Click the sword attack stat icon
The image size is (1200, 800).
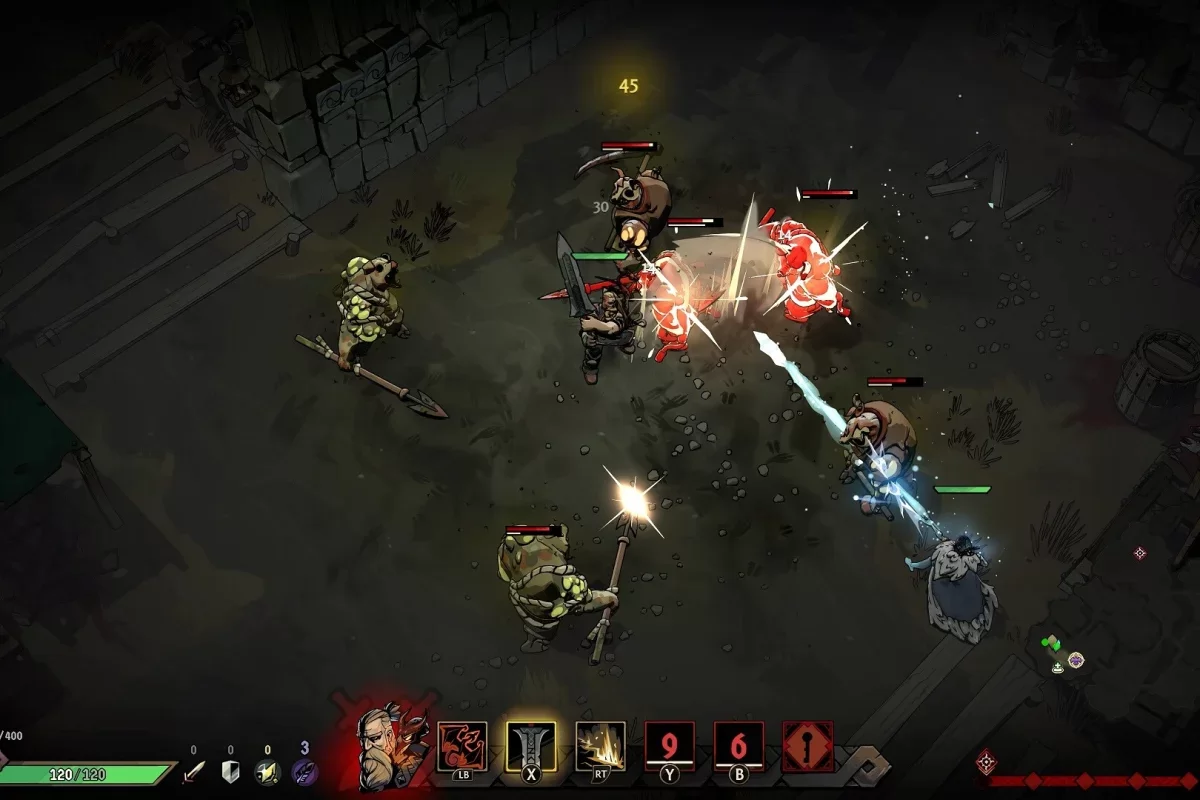[194, 772]
